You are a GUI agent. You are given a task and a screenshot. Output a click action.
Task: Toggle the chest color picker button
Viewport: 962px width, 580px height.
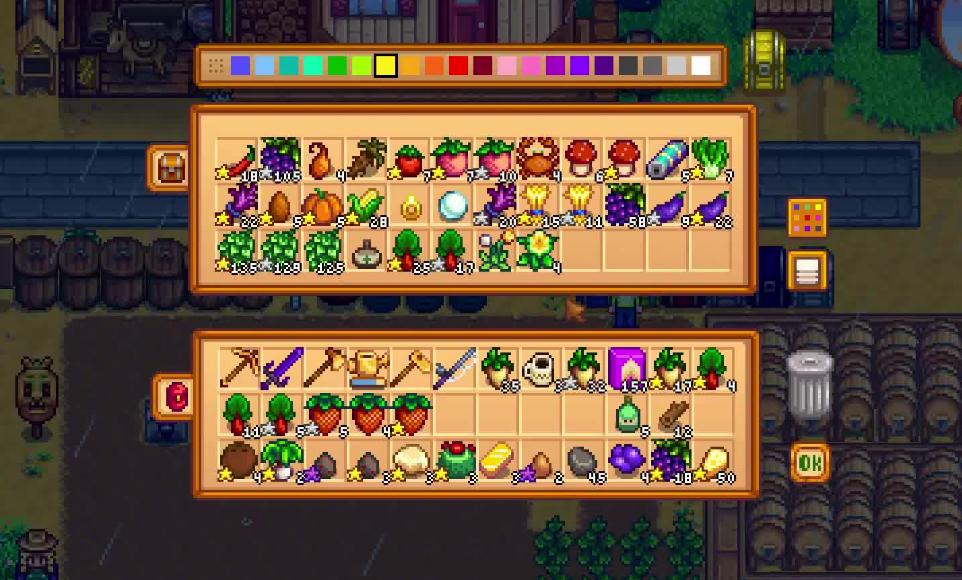pyautogui.click(x=807, y=217)
